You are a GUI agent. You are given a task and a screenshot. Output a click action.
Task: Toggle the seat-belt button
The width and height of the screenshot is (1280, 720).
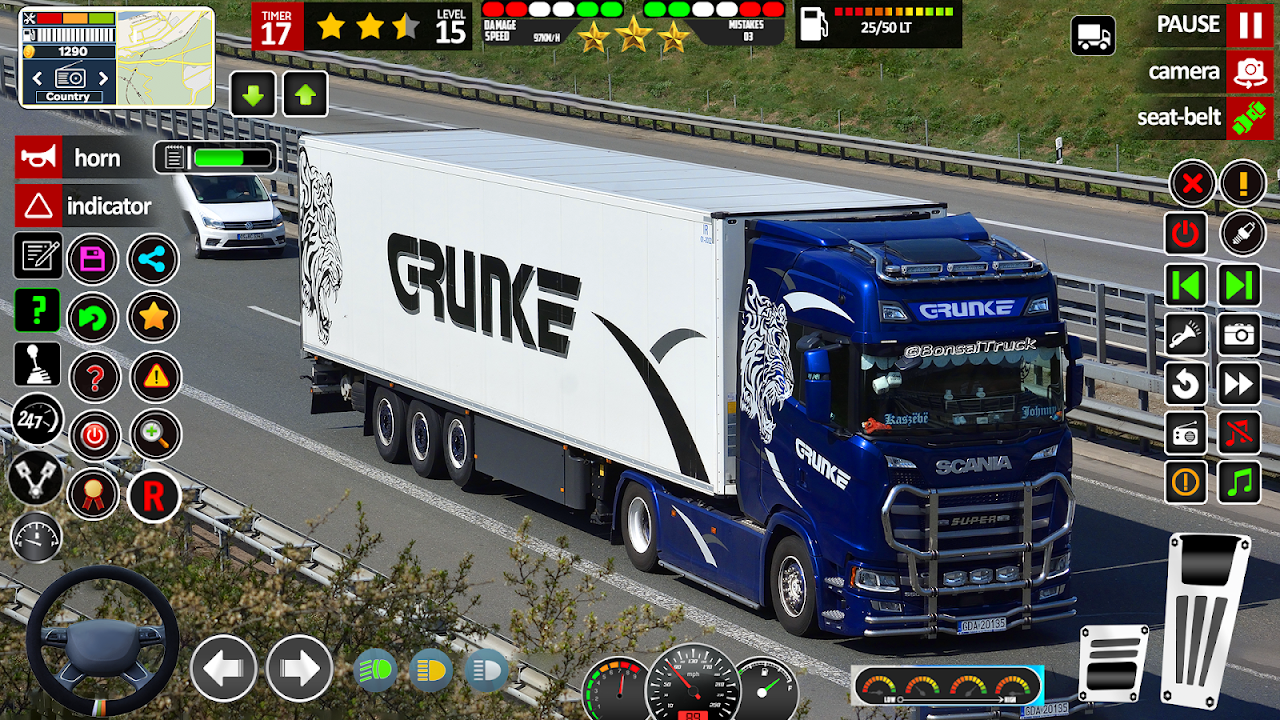[1250, 117]
